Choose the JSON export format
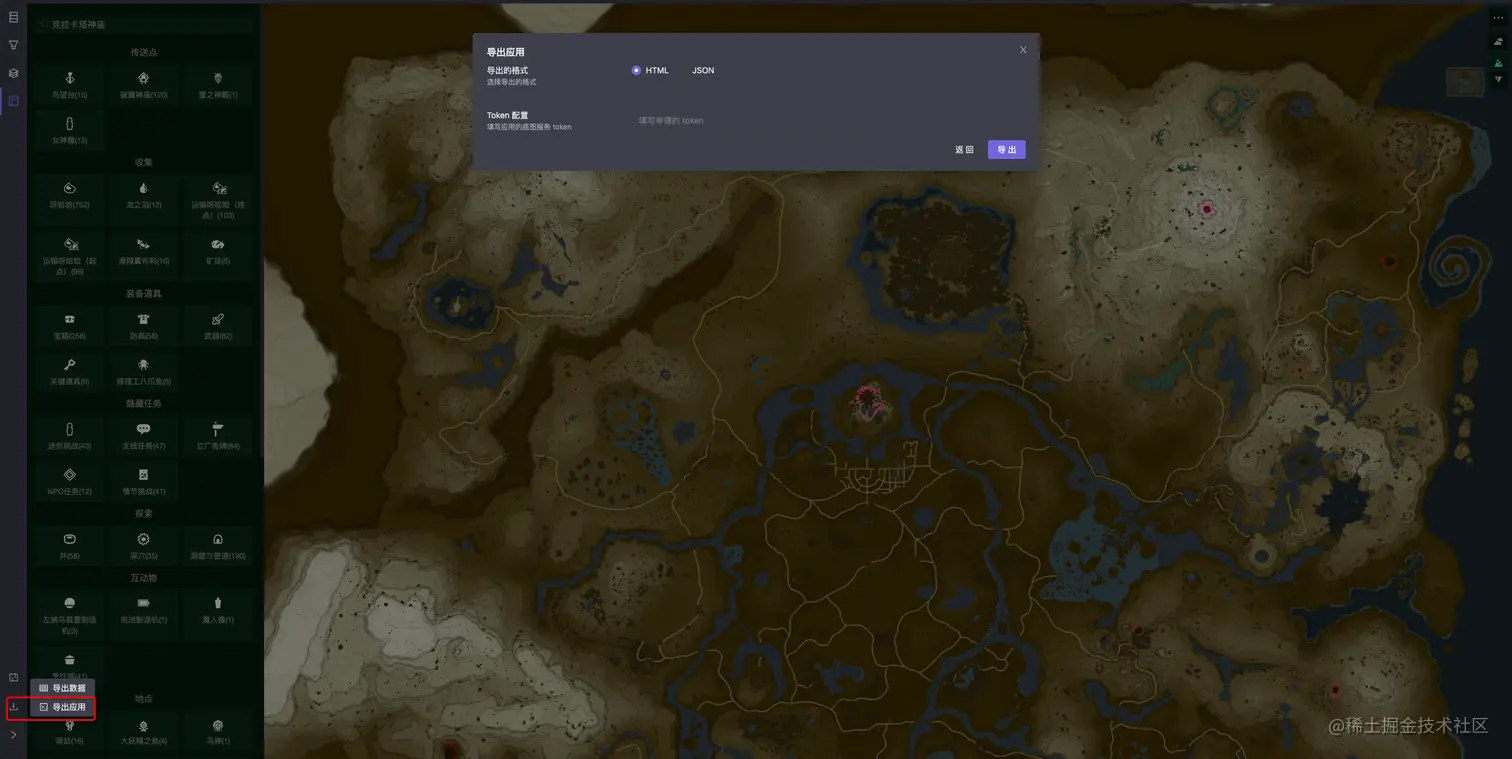The height and width of the screenshot is (759, 1512). (703, 71)
